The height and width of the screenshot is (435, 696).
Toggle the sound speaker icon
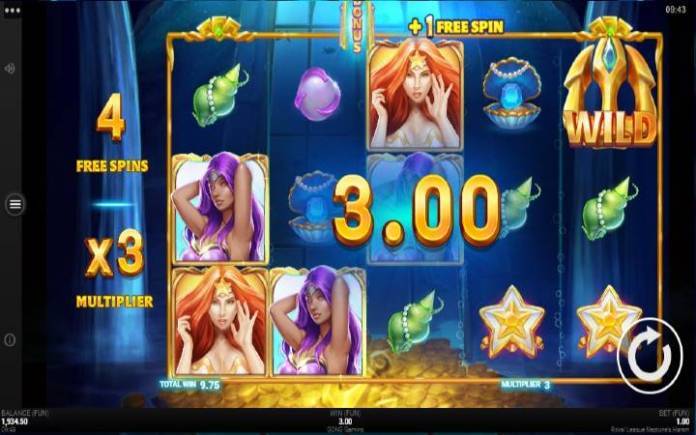(x=10, y=69)
